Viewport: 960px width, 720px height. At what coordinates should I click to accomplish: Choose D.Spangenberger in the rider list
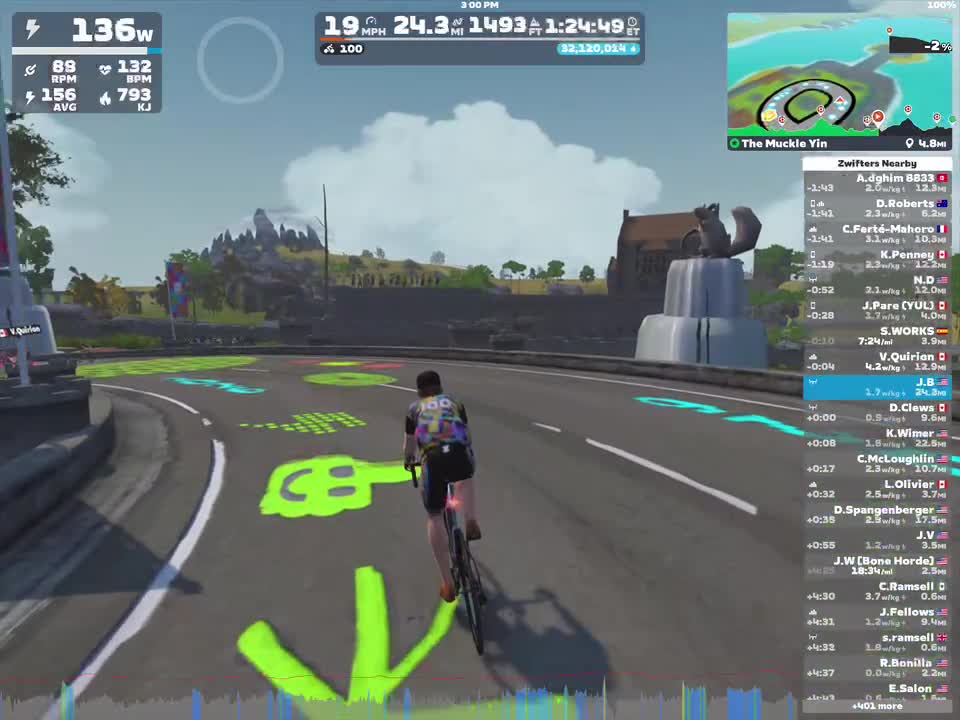[877, 514]
